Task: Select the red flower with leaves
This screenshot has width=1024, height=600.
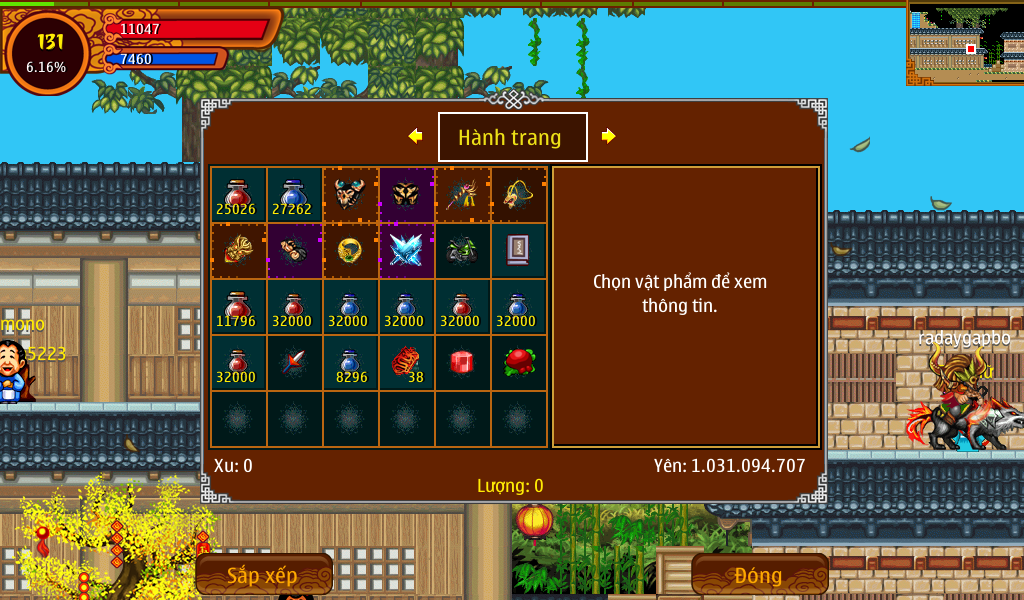Action: pos(518,362)
